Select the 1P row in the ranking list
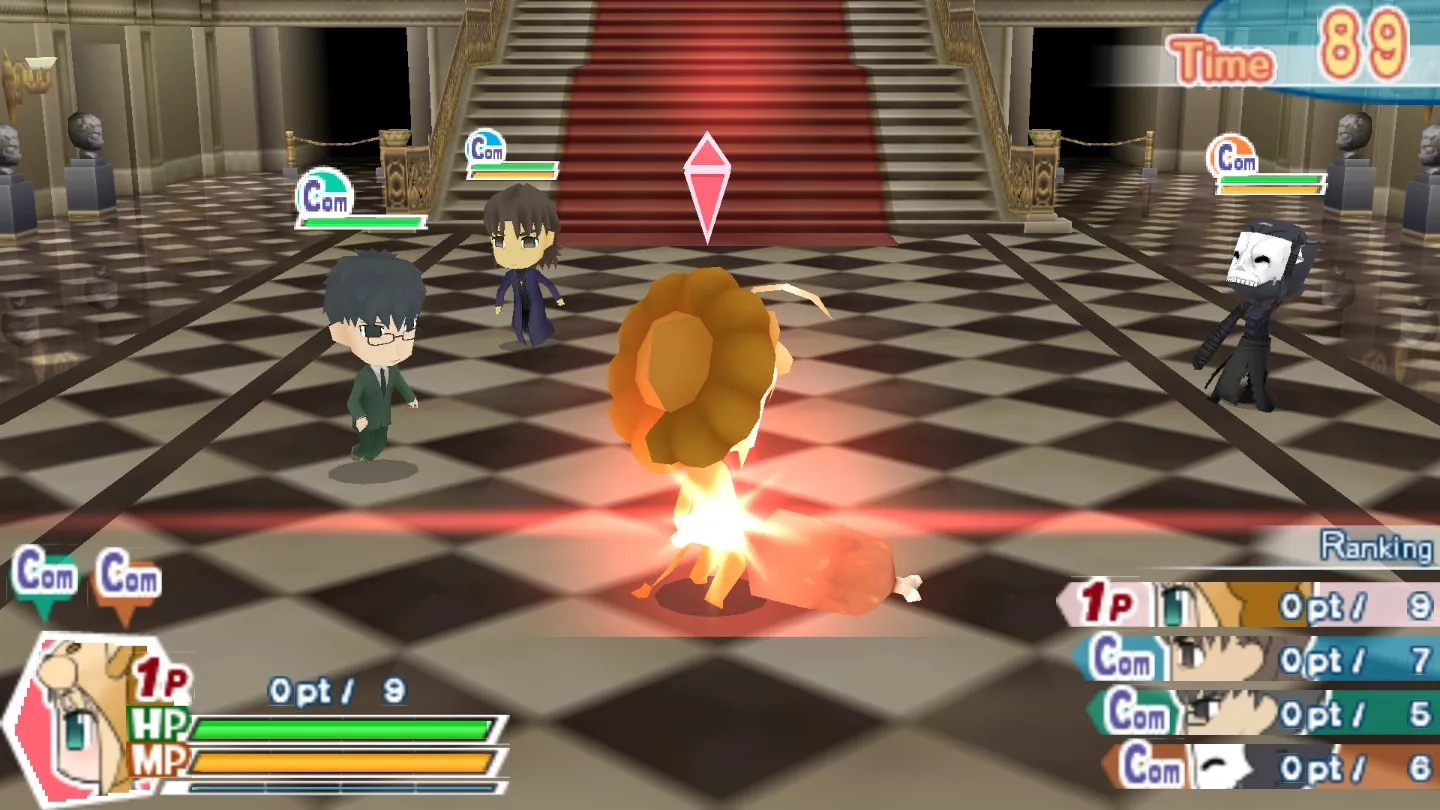 1250,605
